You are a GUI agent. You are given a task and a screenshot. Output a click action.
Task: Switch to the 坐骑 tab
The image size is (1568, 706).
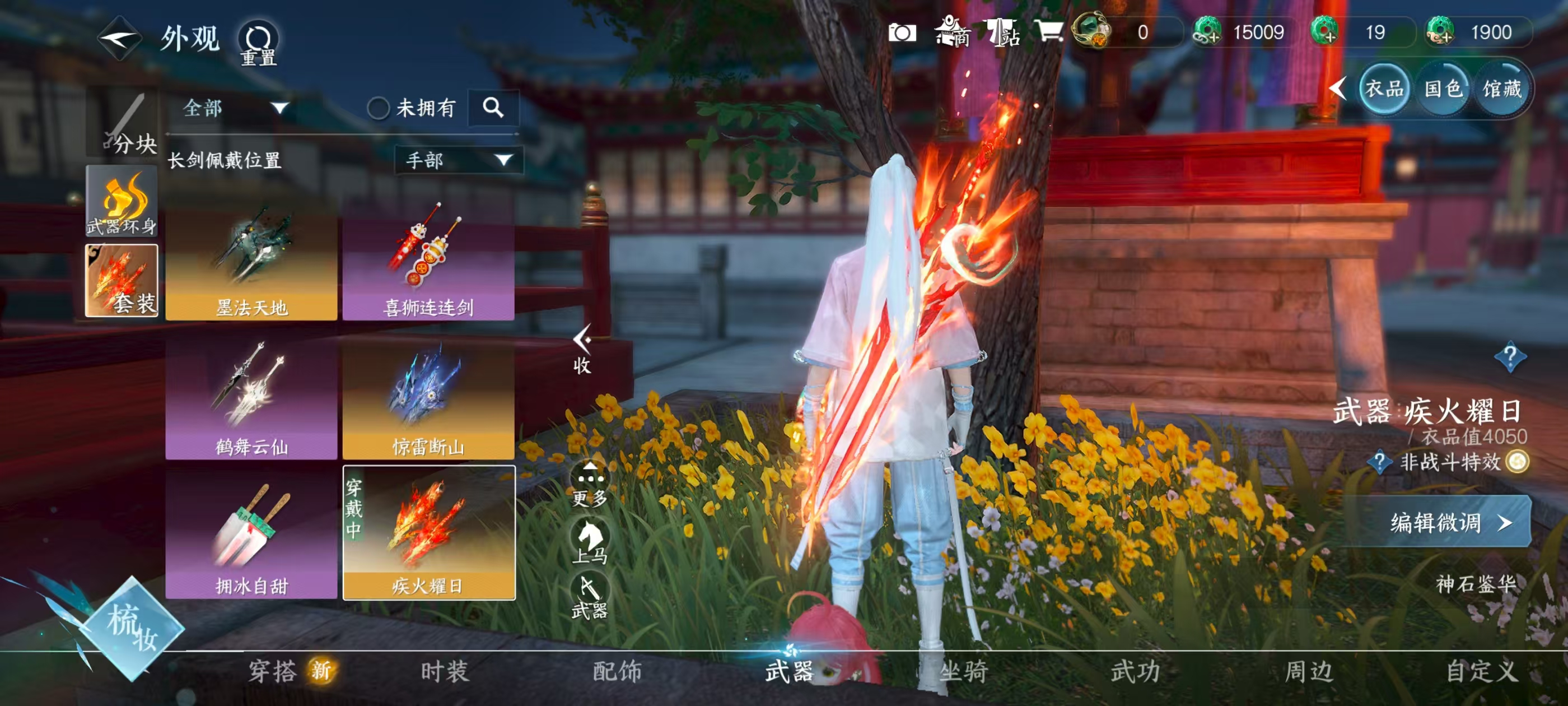point(963,671)
